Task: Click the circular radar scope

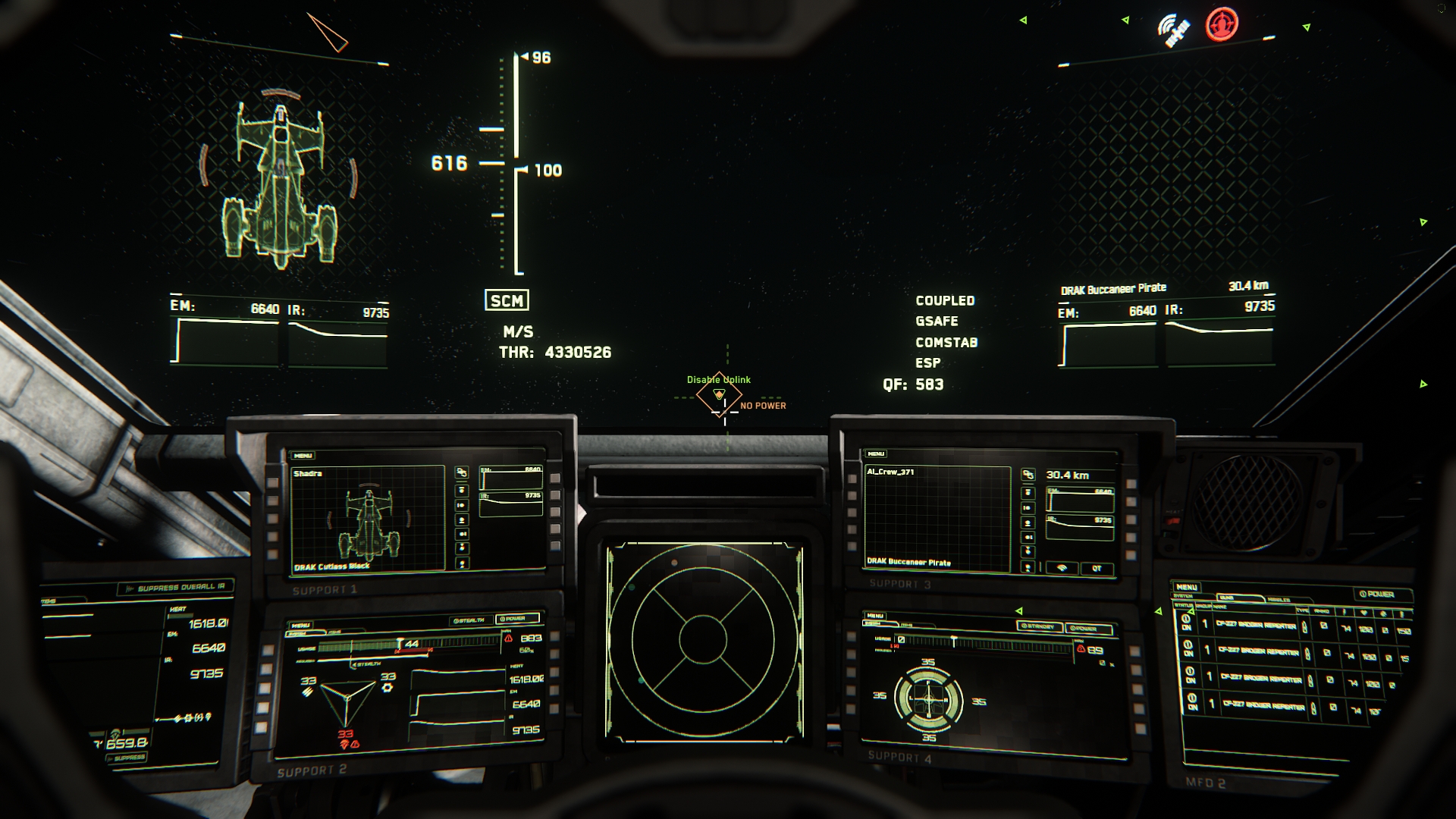Action: coord(703,641)
